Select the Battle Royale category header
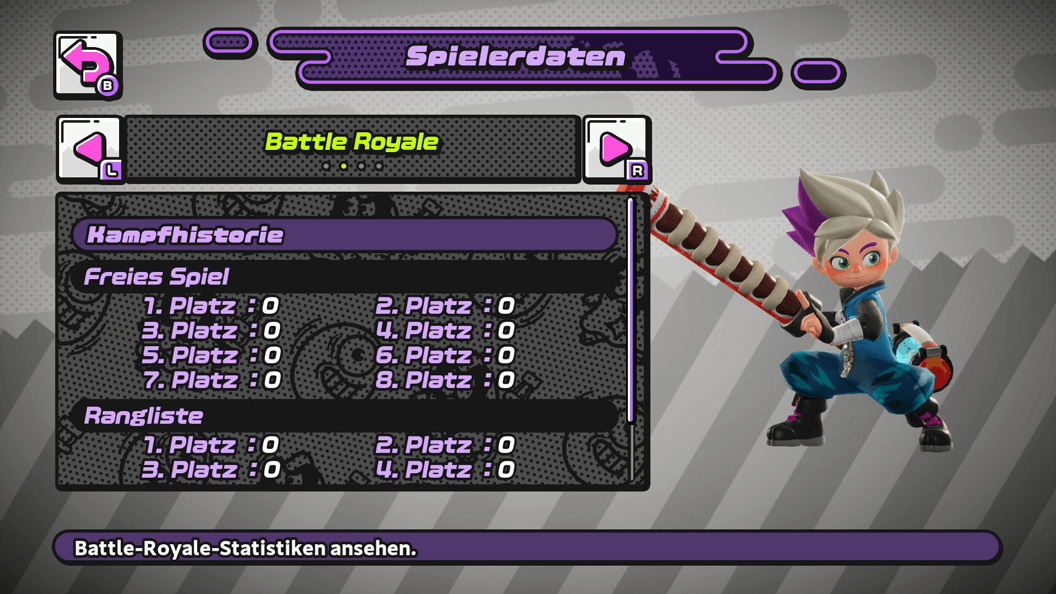The width and height of the screenshot is (1056, 594). coord(352,142)
